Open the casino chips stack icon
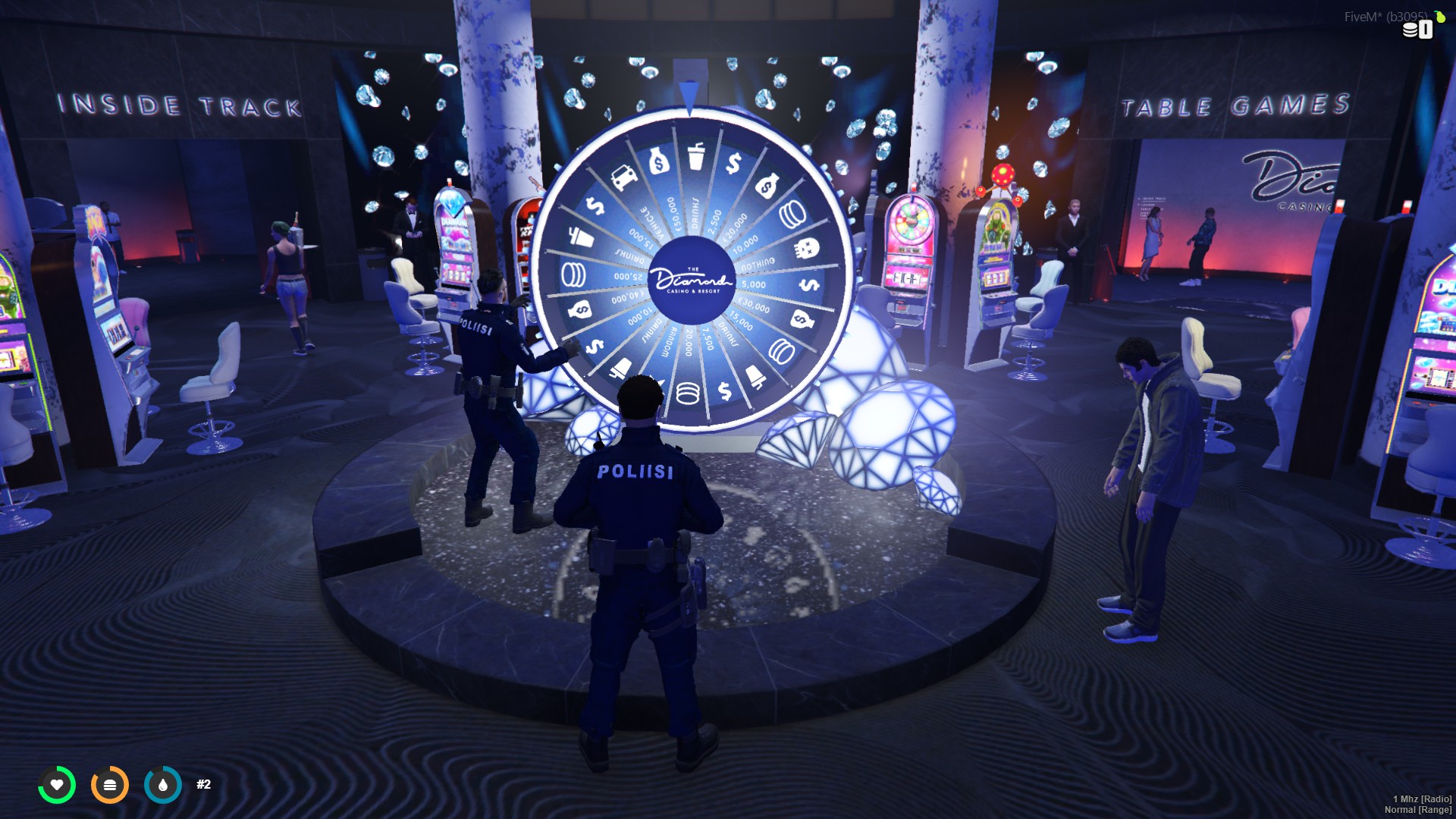Screen dimensions: 1456x819 (x=1410, y=30)
